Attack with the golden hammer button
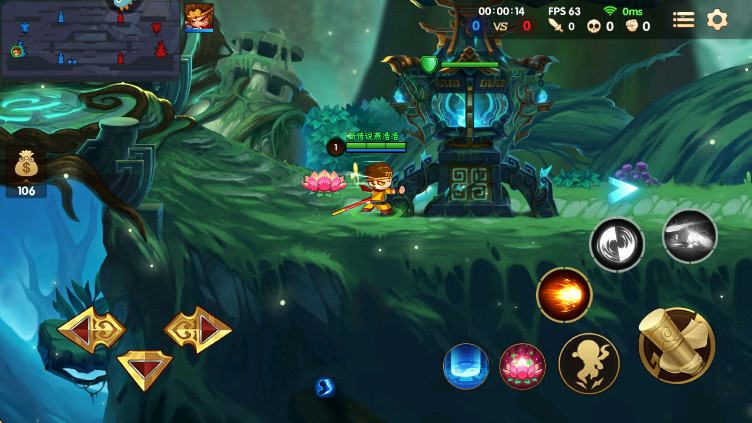 point(677,345)
